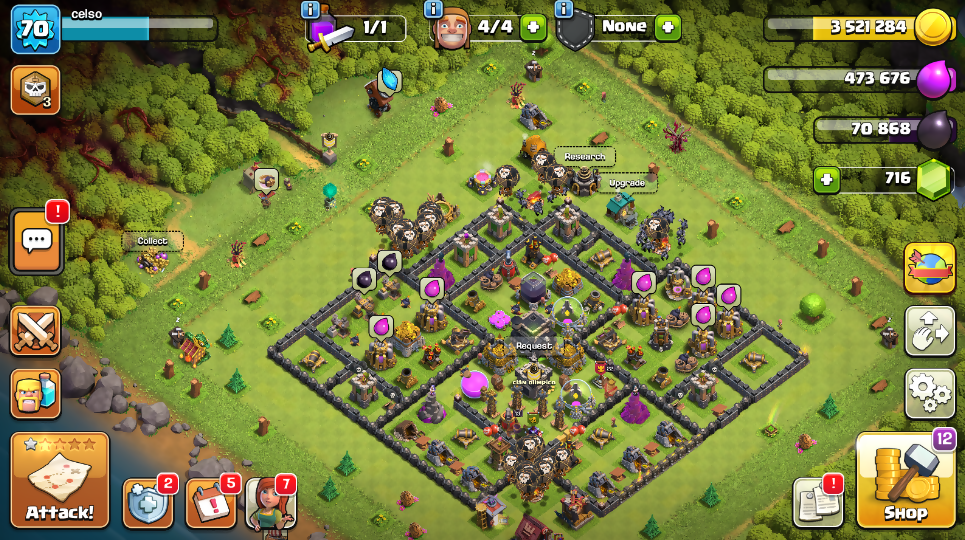This screenshot has height=540, width=965.
Task: Open the news notes icon with exclamation
Action: (817, 502)
